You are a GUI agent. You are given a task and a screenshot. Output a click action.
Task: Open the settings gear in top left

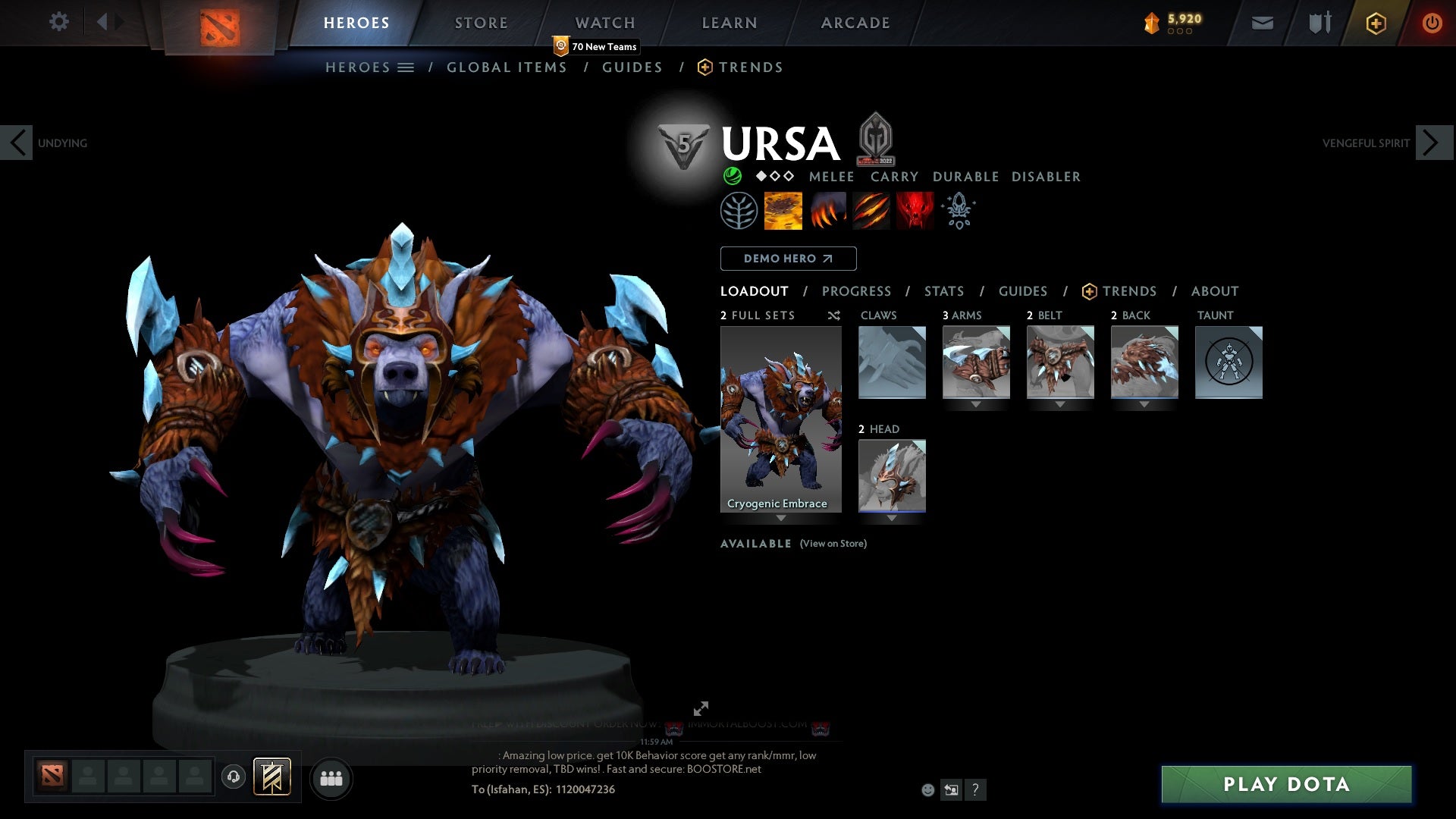[58, 21]
